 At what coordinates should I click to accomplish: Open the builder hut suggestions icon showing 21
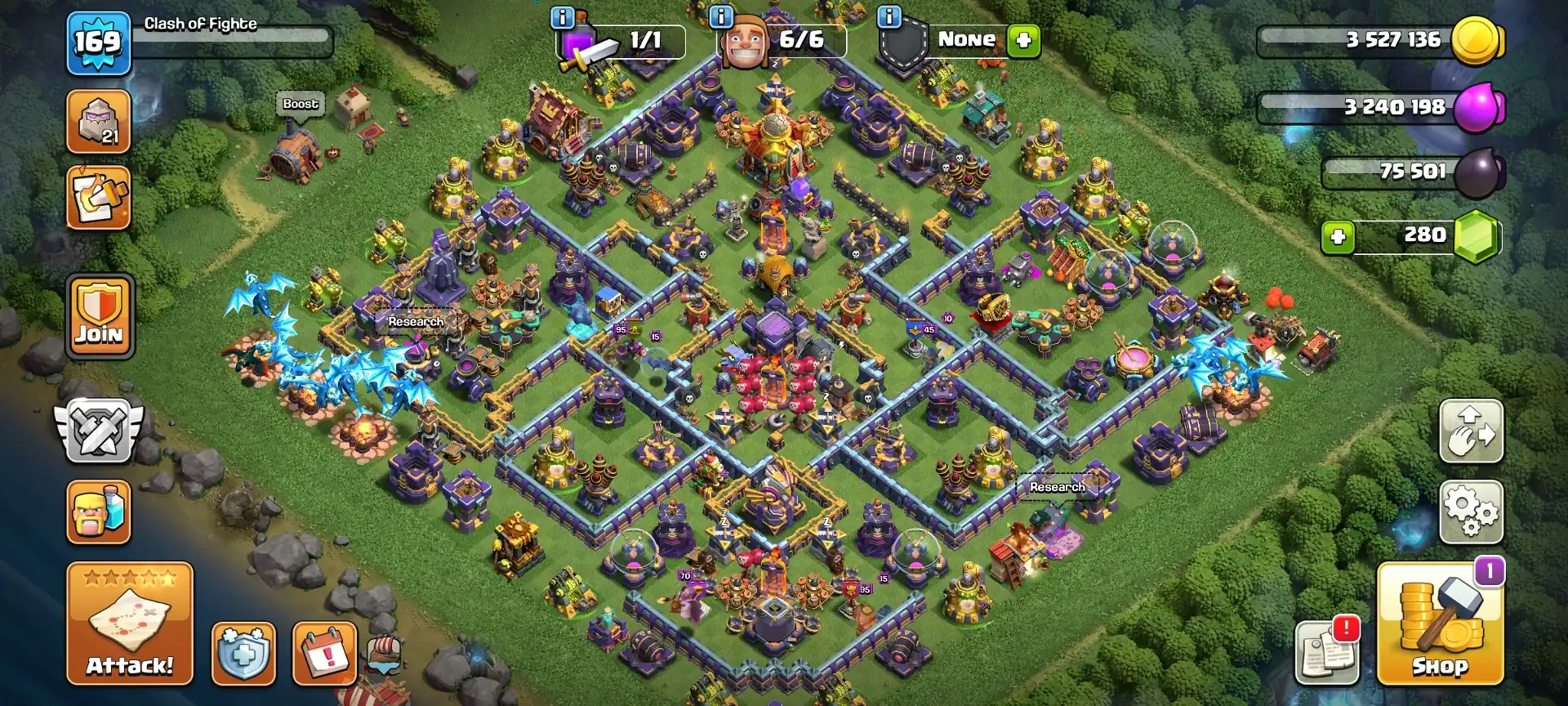98,121
